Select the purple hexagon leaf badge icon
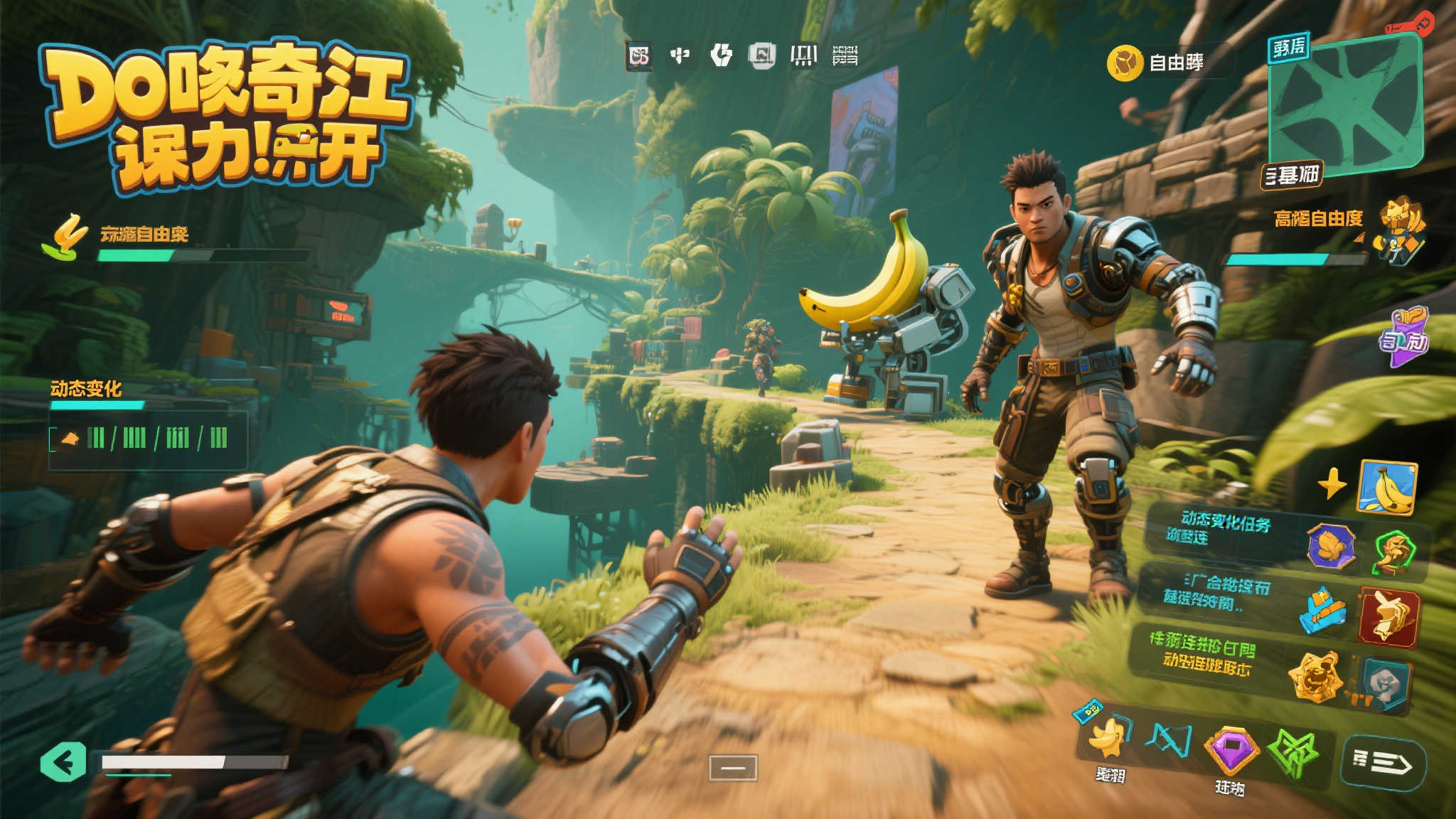 coord(1331,547)
